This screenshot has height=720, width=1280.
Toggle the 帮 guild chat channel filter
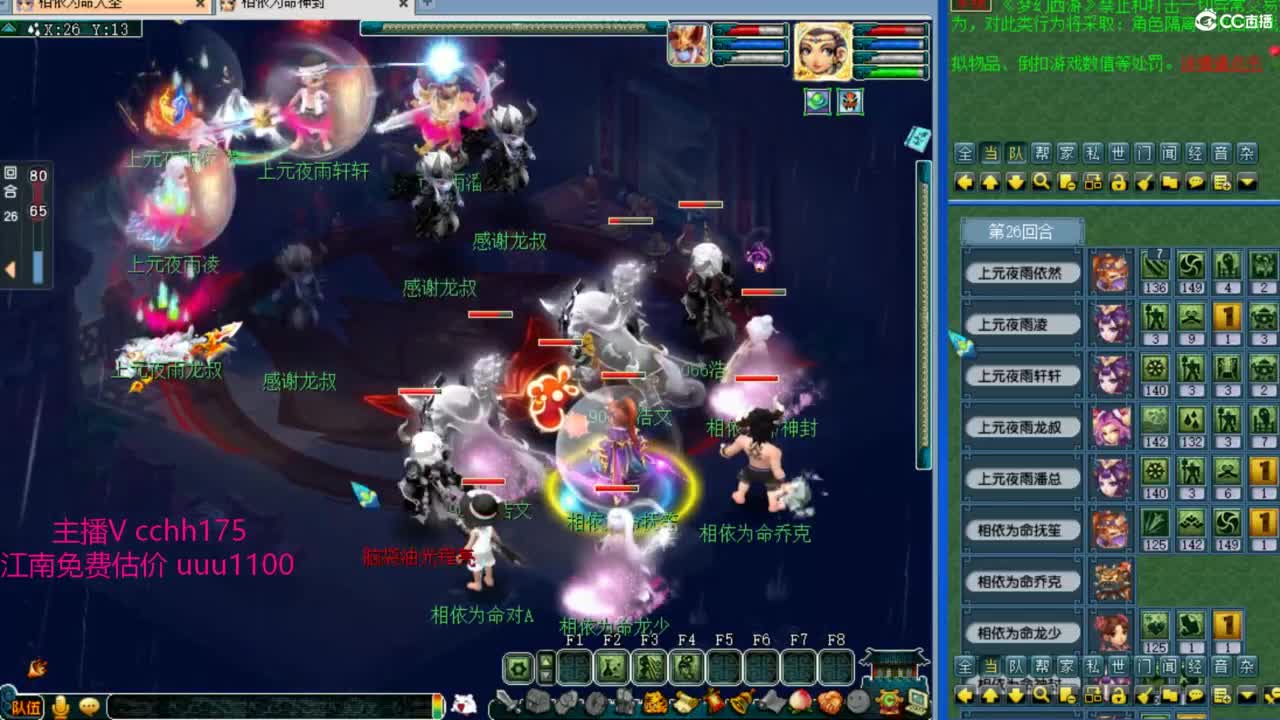click(1043, 152)
